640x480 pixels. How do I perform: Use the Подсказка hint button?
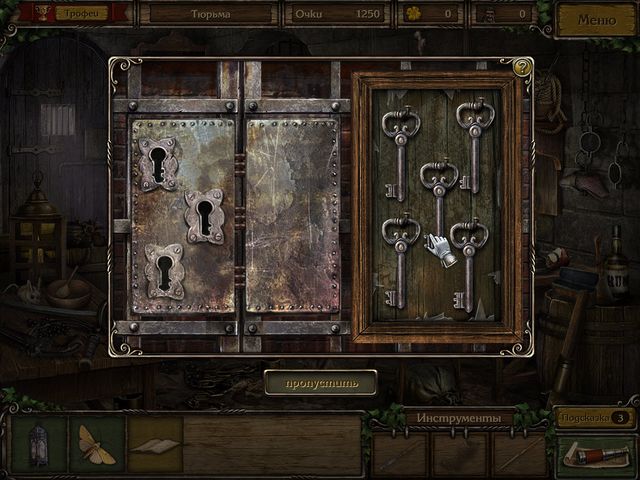(596, 417)
